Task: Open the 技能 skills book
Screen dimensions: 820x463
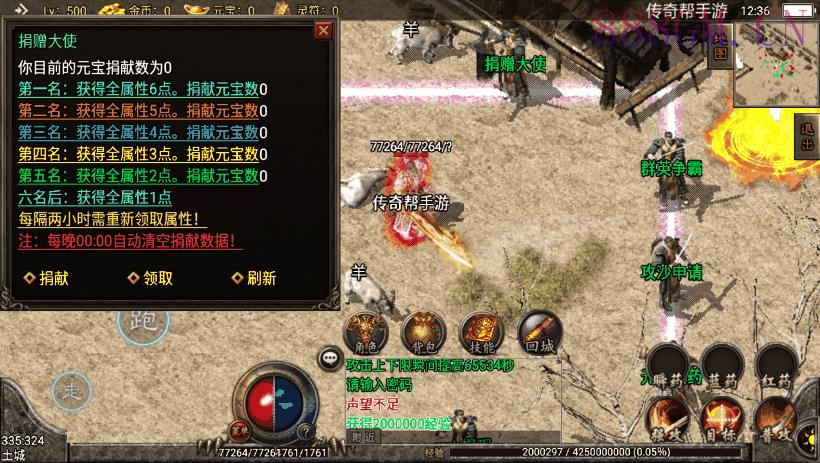Action: tap(480, 333)
